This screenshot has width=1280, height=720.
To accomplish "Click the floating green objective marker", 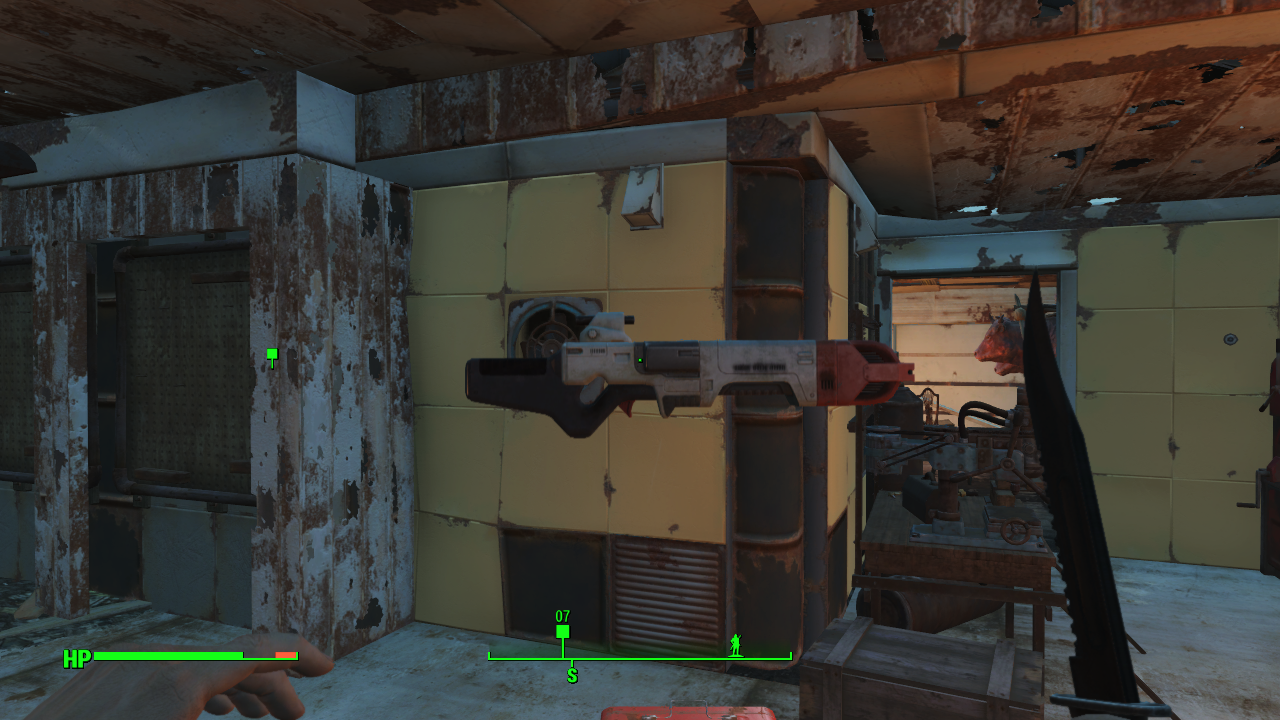I will point(272,354).
